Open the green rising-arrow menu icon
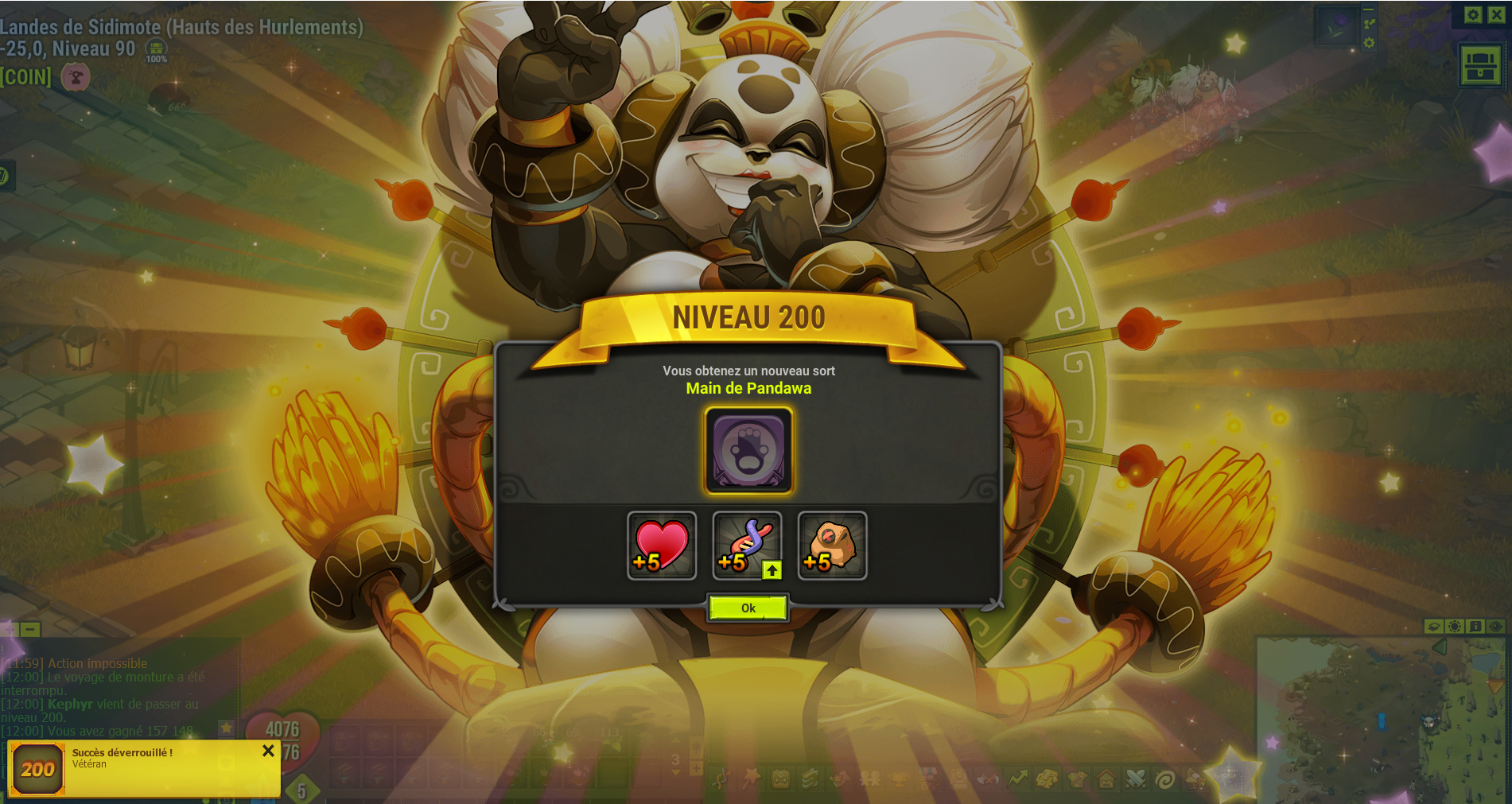Image resolution: width=1512 pixels, height=804 pixels. tap(1017, 779)
